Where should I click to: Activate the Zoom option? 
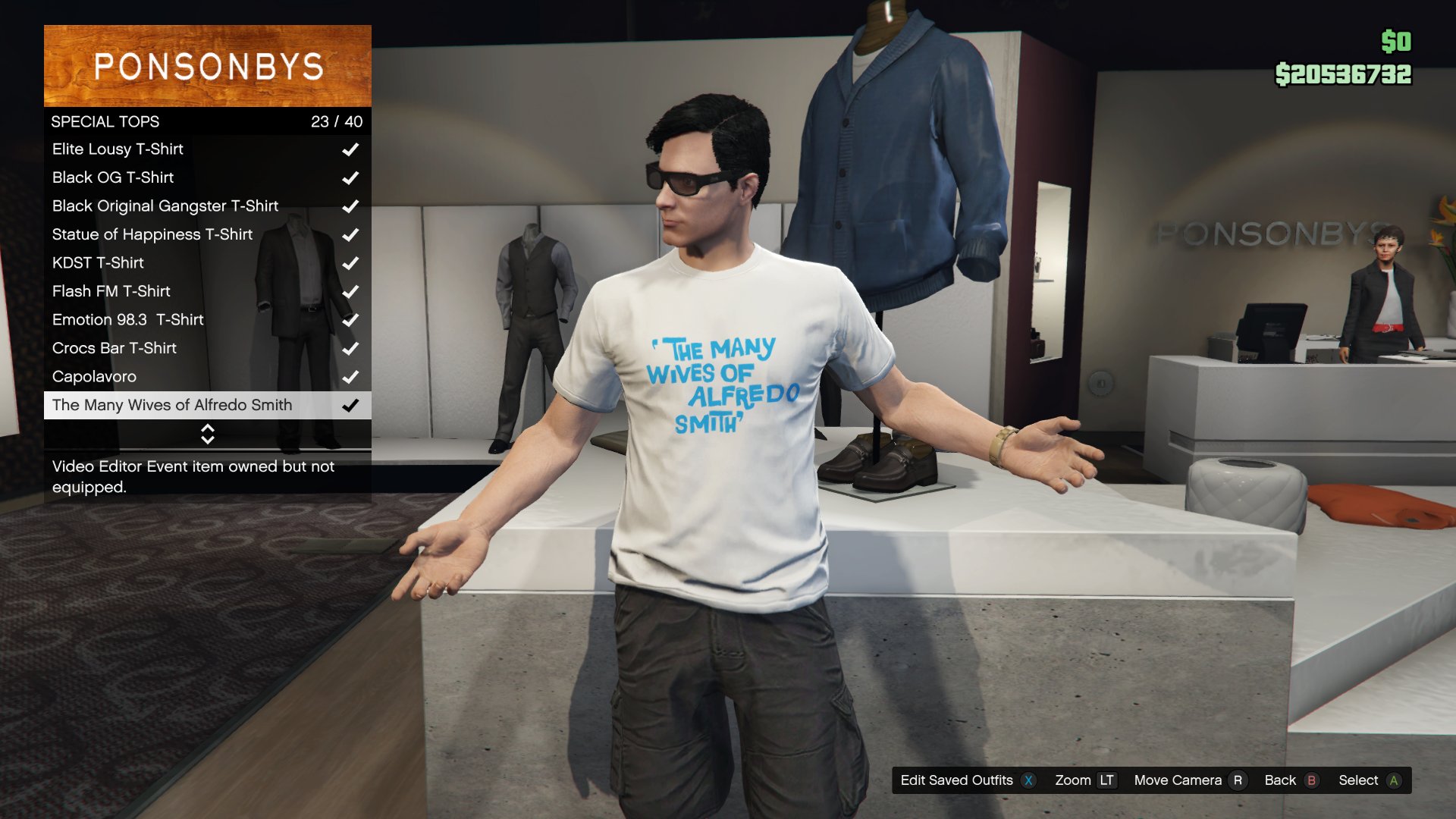[1084, 780]
